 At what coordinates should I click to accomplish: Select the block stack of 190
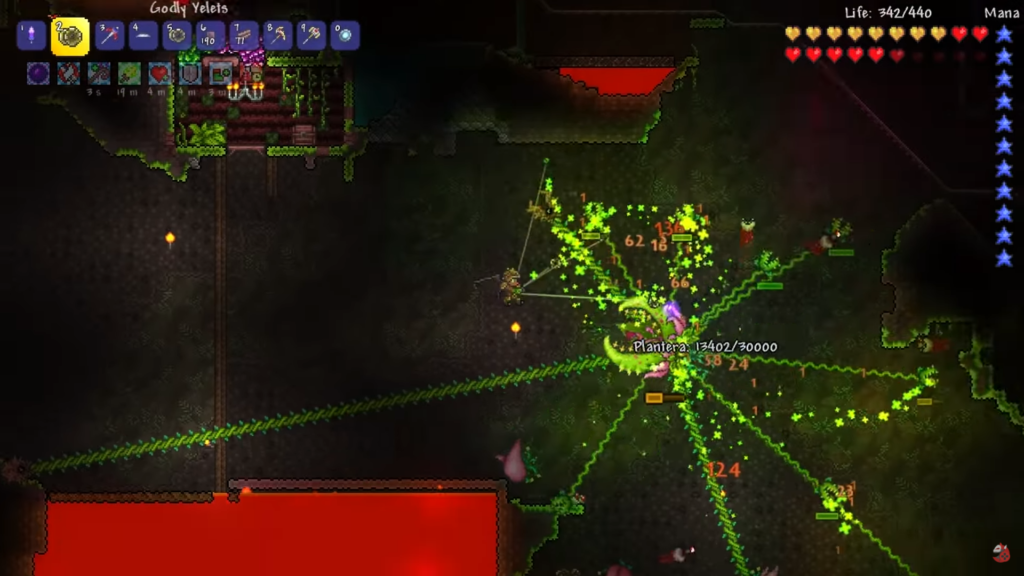coord(211,36)
